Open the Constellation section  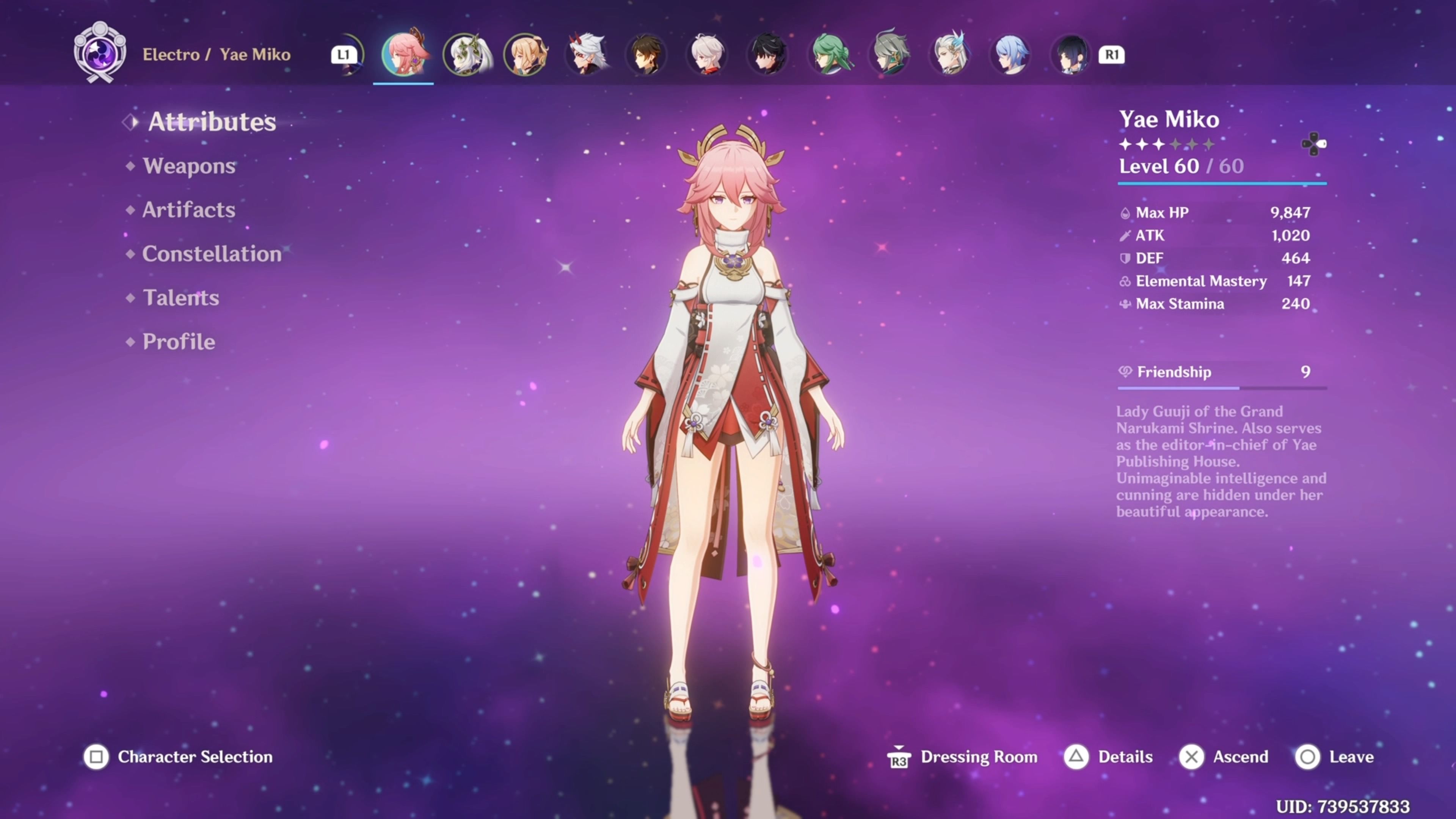point(212,254)
